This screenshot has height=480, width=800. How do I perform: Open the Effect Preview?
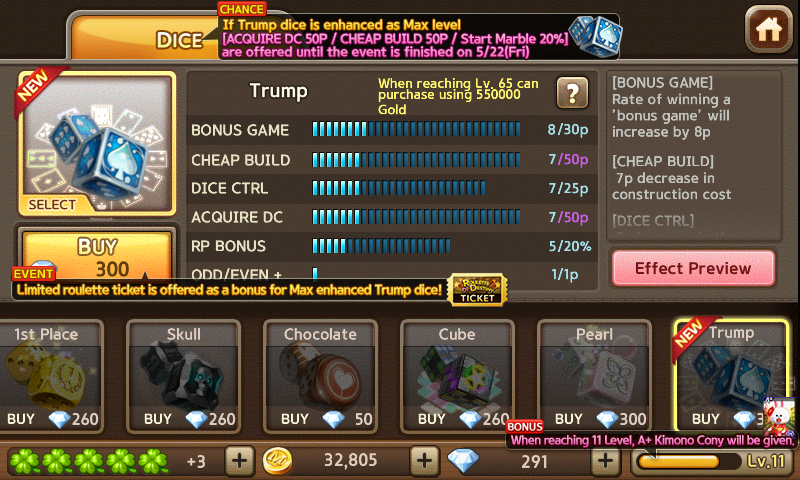(692, 268)
